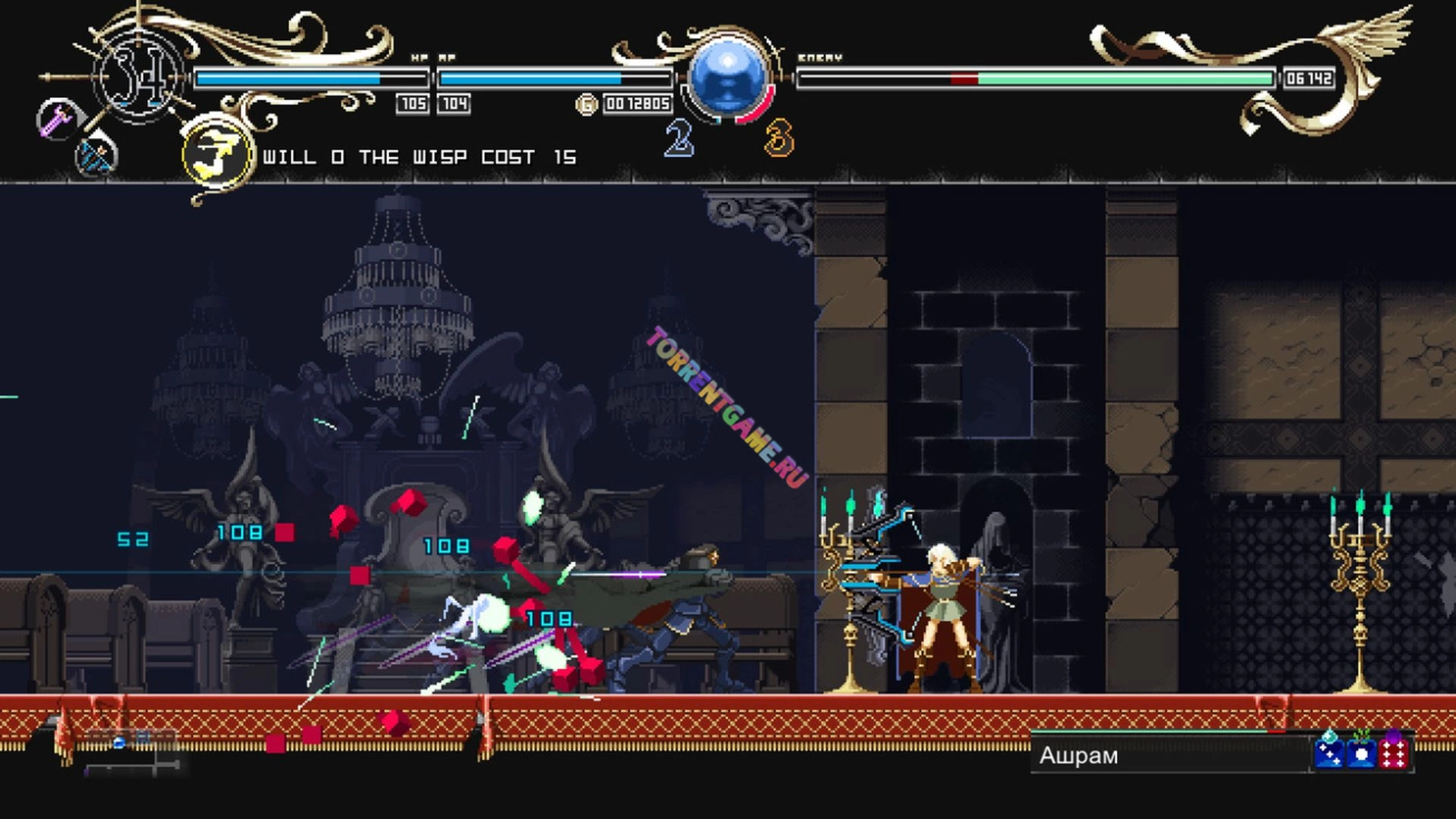Activate the Will O The Wisp spell icon
1456x819 pixels.
218,155
